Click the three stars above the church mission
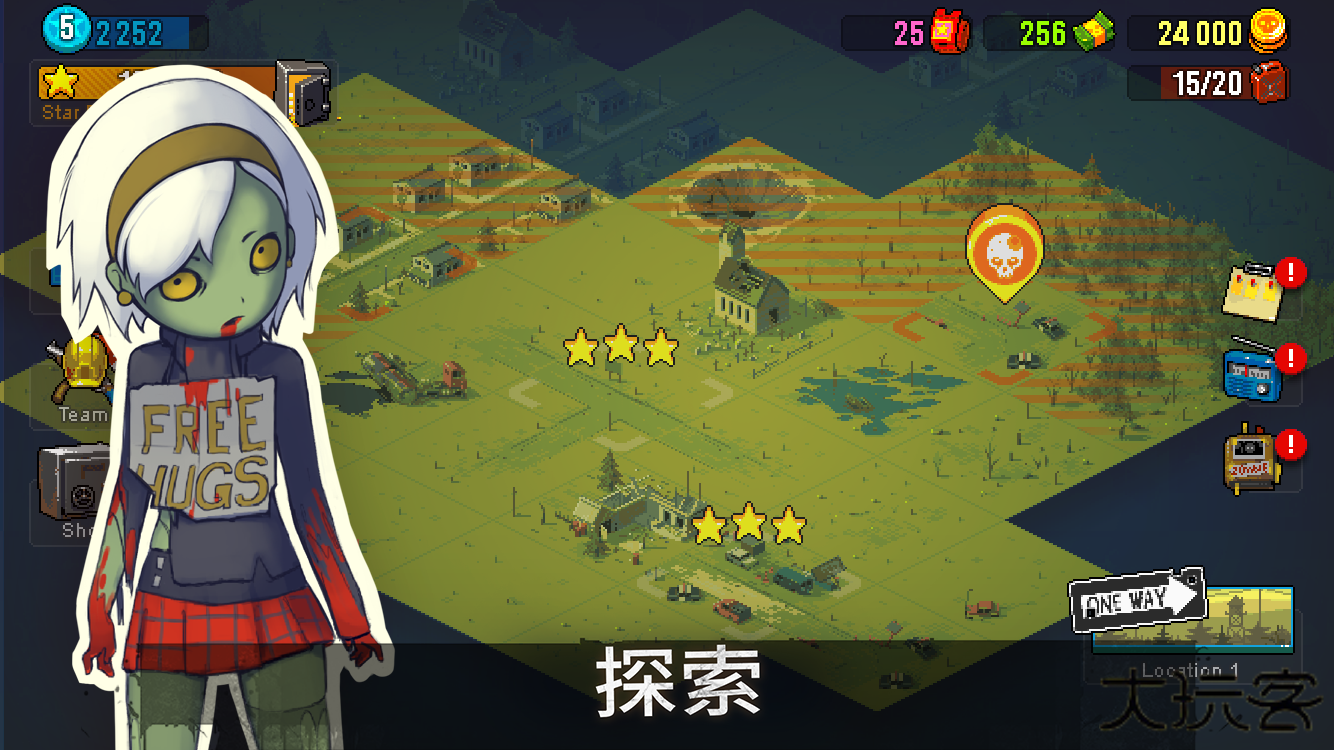The image size is (1334, 750). [x=621, y=347]
